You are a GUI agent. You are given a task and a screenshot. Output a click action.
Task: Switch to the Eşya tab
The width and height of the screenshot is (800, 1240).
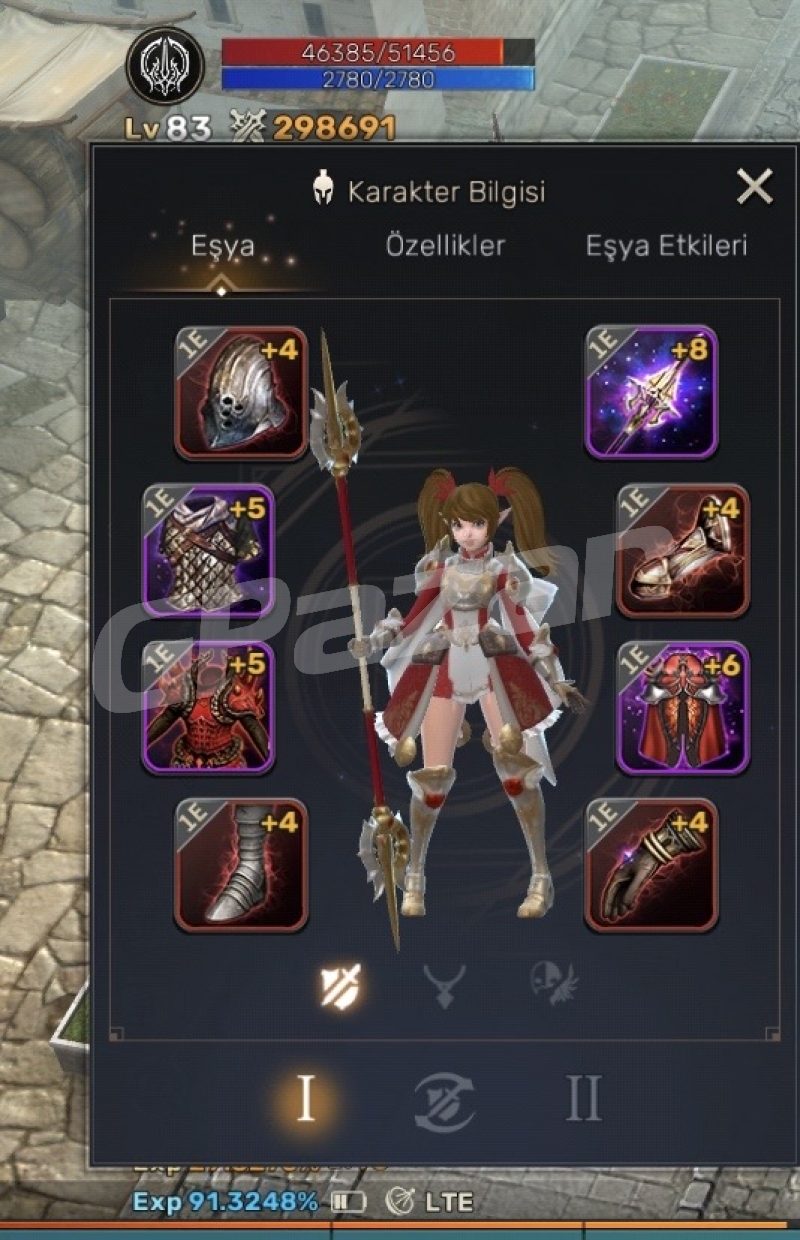click(222, 246)
